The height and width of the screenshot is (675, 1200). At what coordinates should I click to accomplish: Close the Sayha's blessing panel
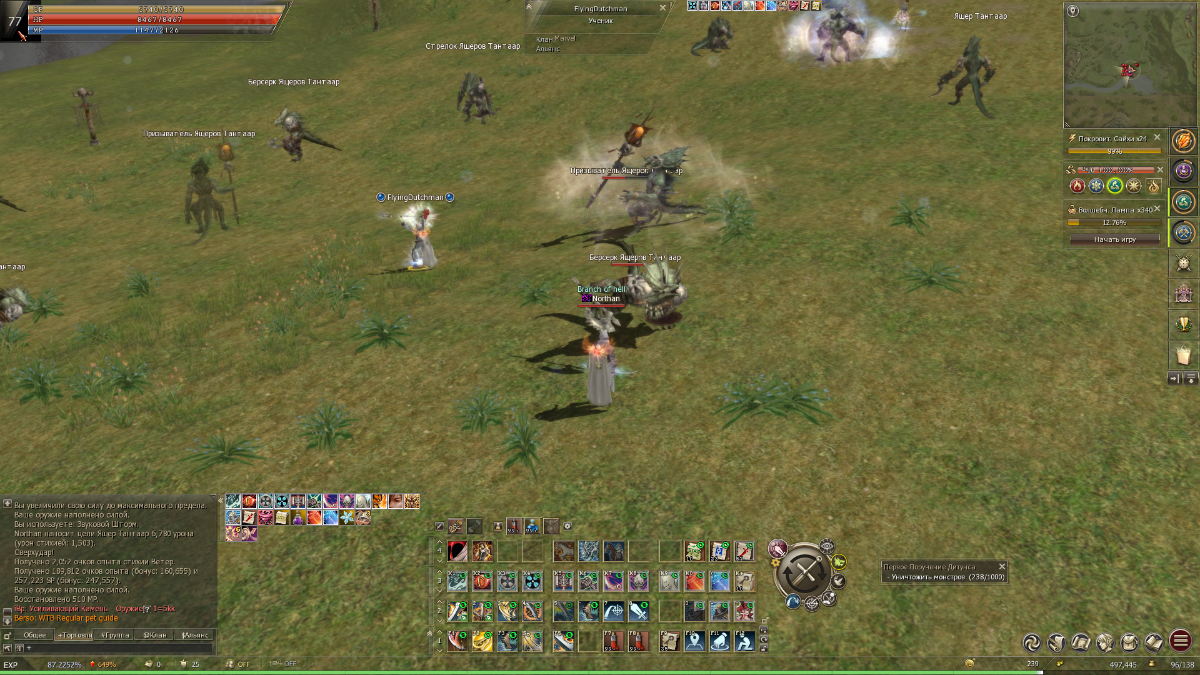point(1157,137)
